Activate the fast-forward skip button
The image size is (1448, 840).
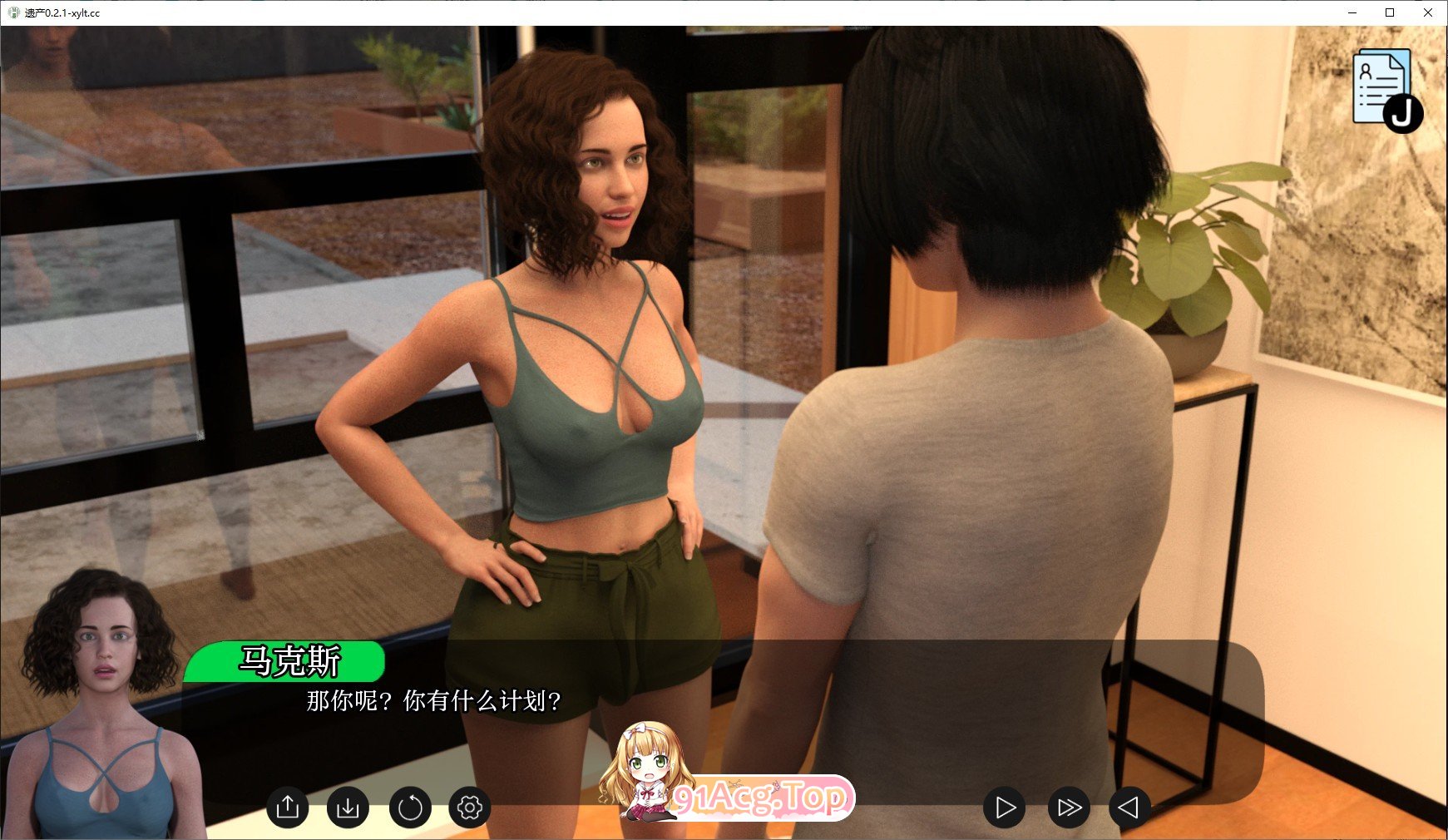pyautogui.click(x=1069, y=807)
